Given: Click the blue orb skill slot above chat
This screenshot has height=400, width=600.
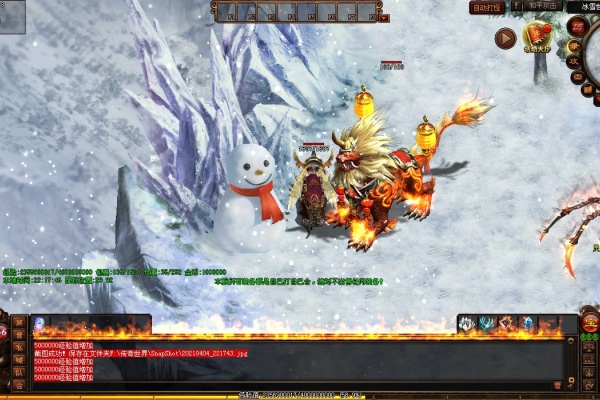Looking at the screenshot, I should tap(39, 323).
